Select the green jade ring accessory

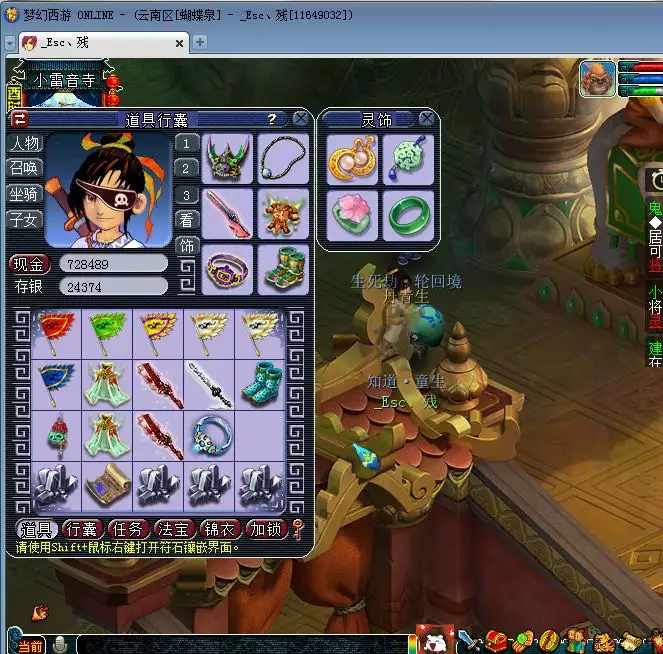tap(408, 215)
